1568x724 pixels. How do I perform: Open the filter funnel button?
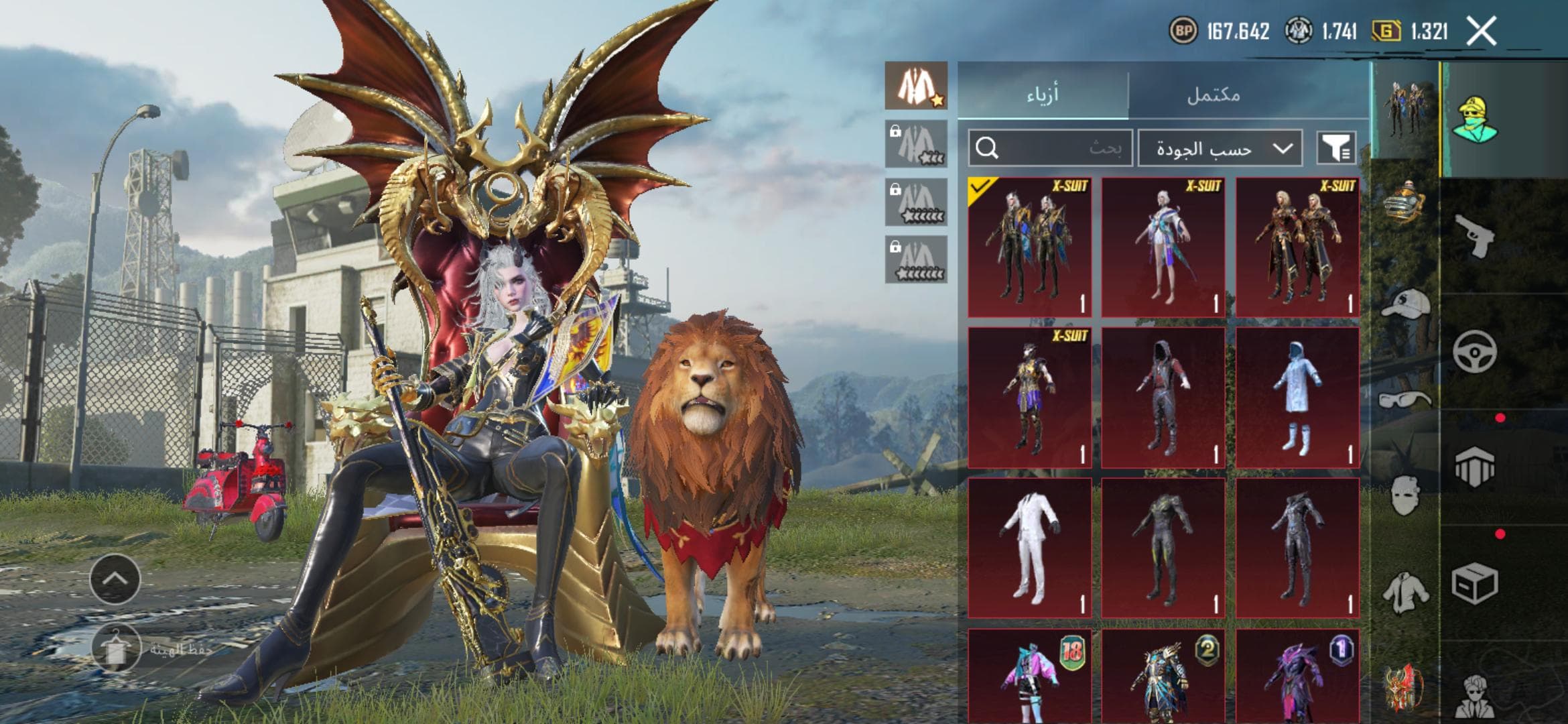pyautogui.click(x=1336, y=148)
